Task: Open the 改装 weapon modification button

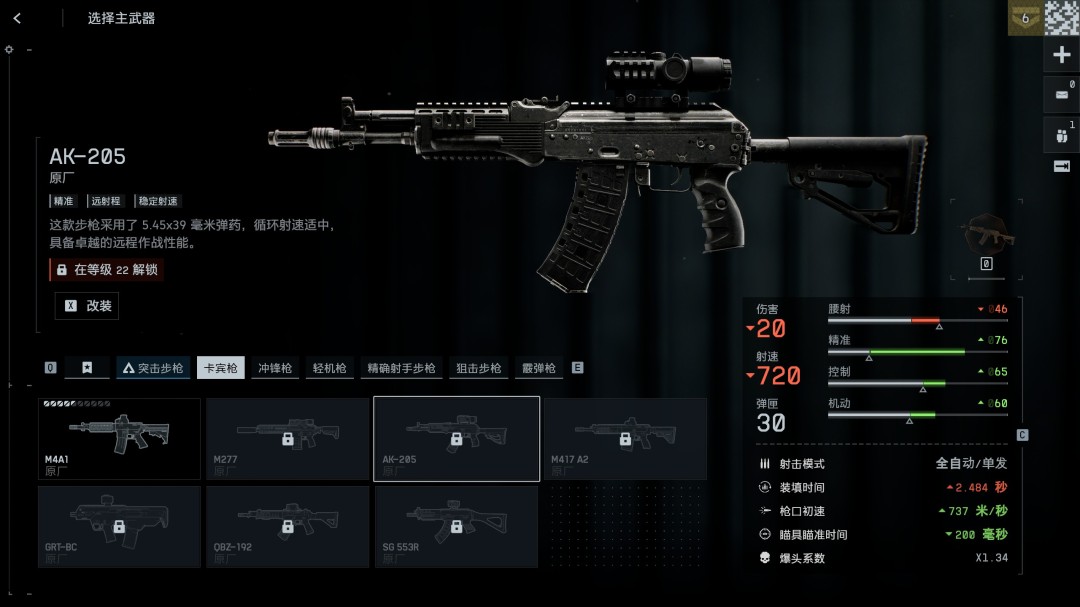Action: click(87, 306)
